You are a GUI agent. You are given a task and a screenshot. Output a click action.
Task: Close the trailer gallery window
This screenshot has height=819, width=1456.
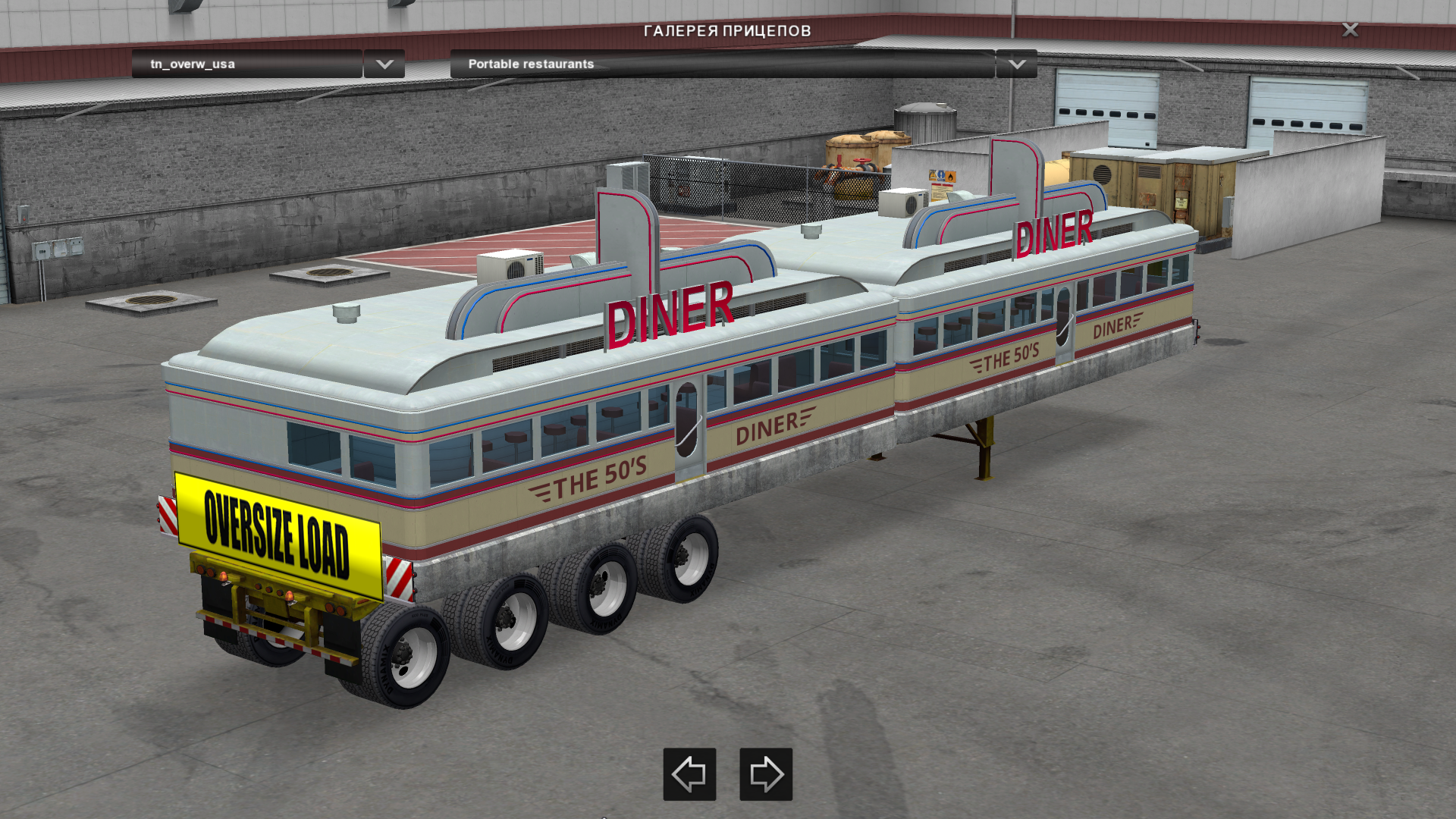click(1350, 30)
